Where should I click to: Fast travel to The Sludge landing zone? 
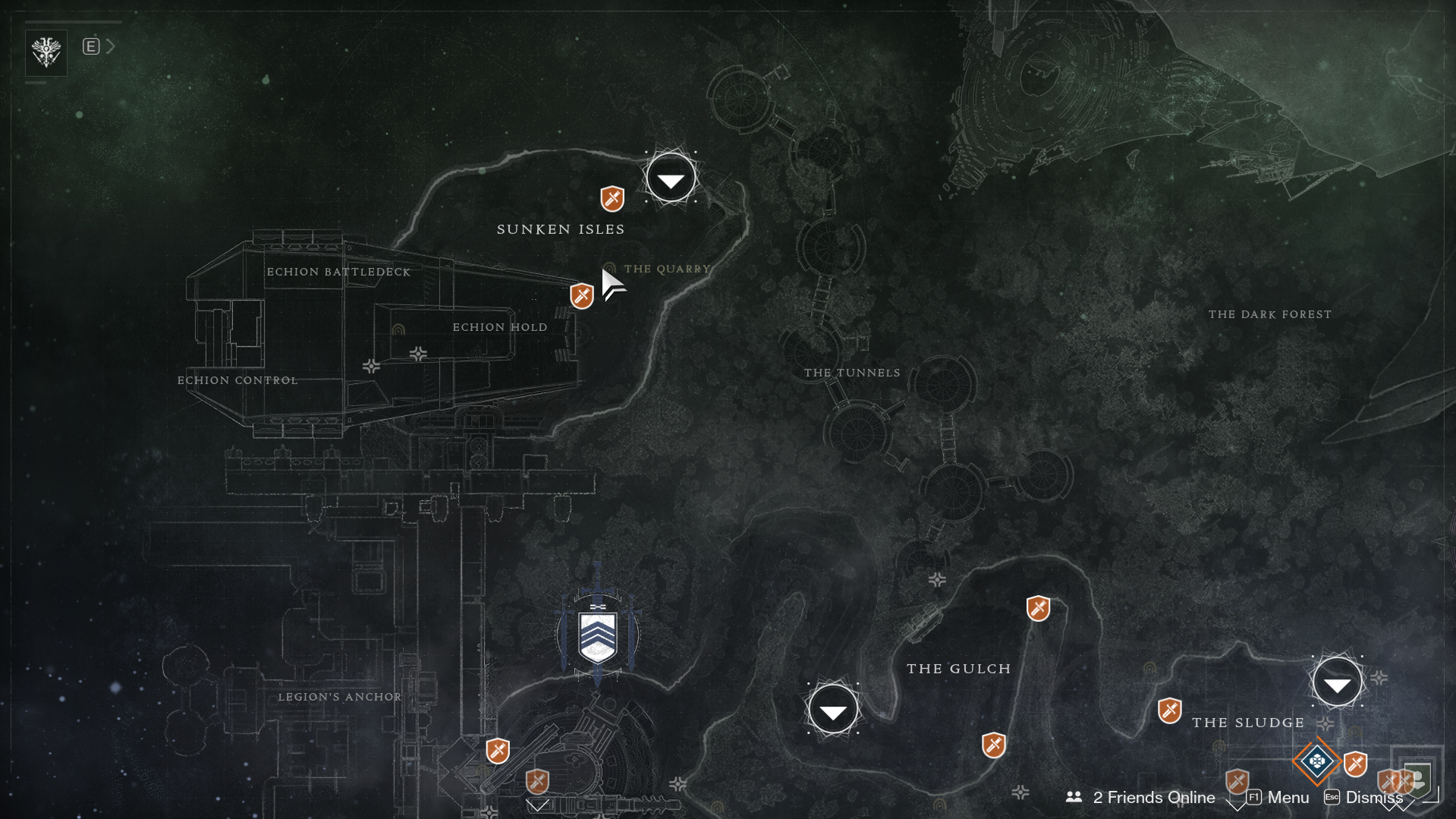[1337, 682]
